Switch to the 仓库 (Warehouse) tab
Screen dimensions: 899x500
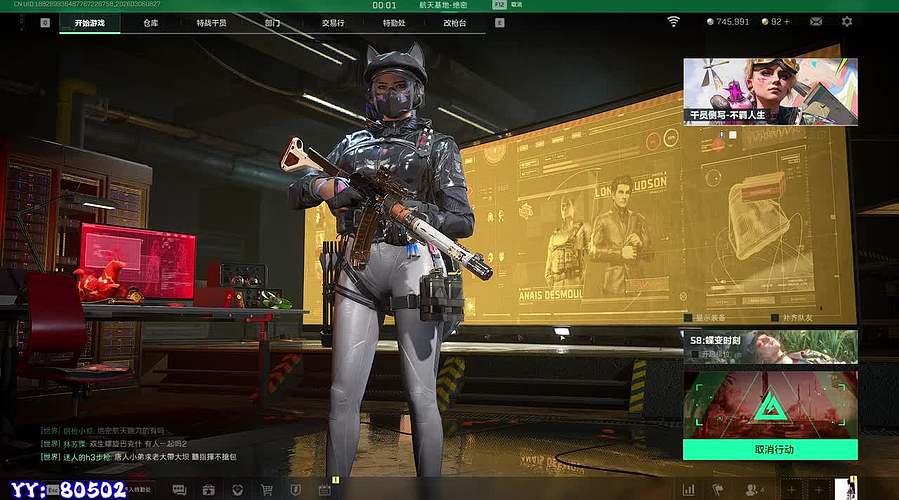tap(150, 21)
